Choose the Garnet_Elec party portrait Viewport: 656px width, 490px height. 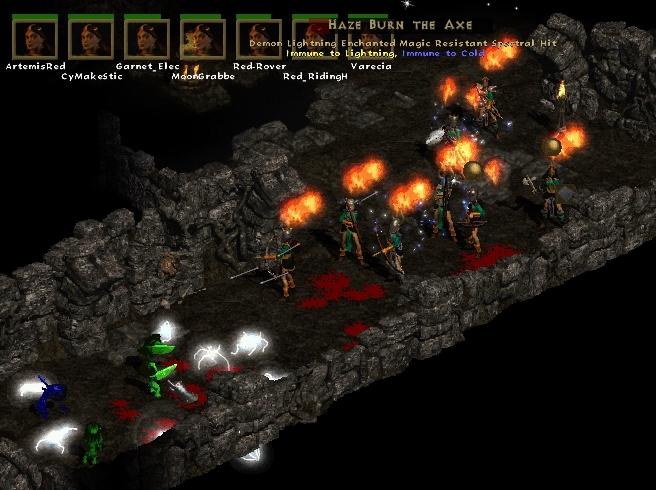coord(146,39)
